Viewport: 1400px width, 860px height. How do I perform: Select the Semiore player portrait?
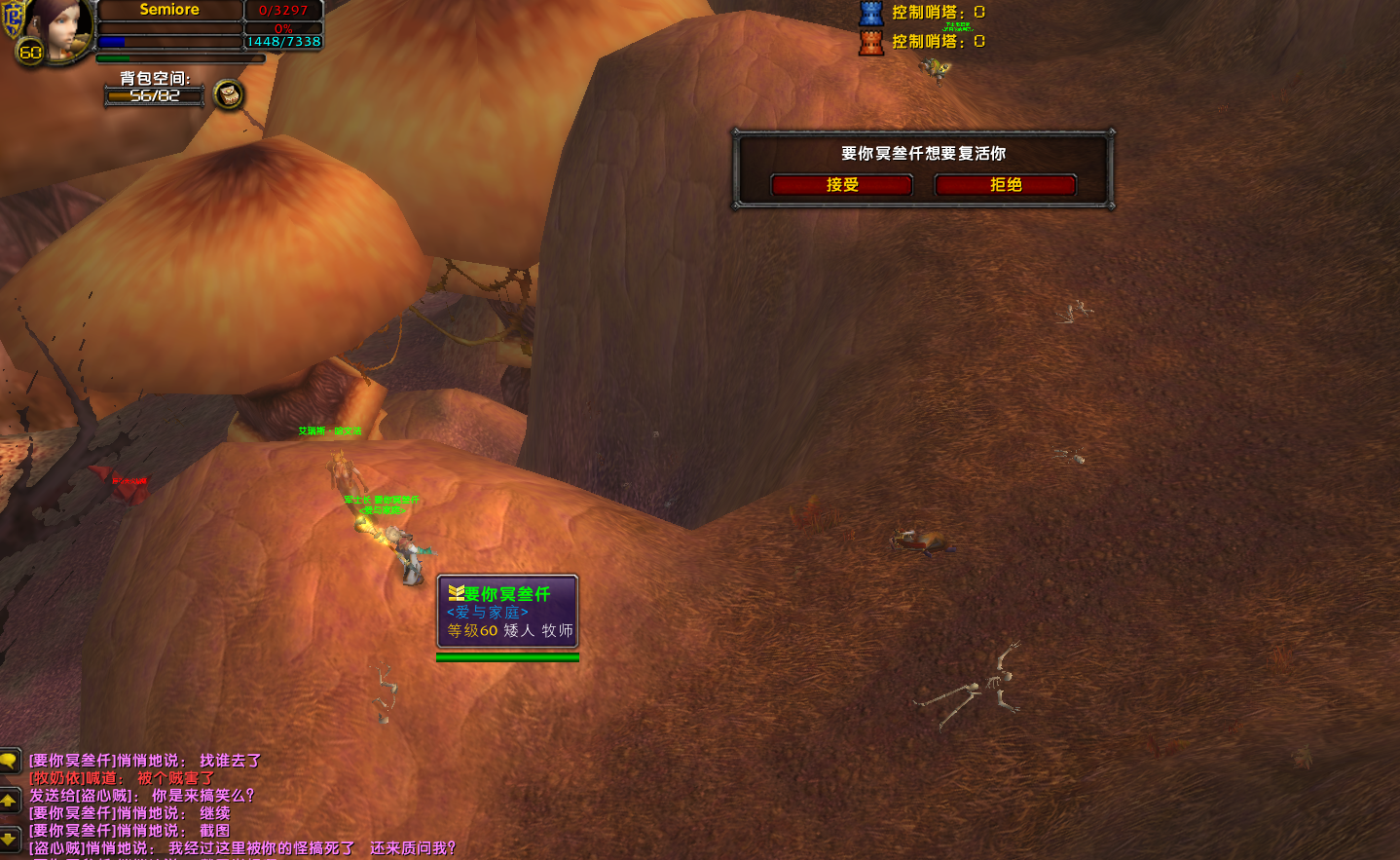[x=56, y=29]
